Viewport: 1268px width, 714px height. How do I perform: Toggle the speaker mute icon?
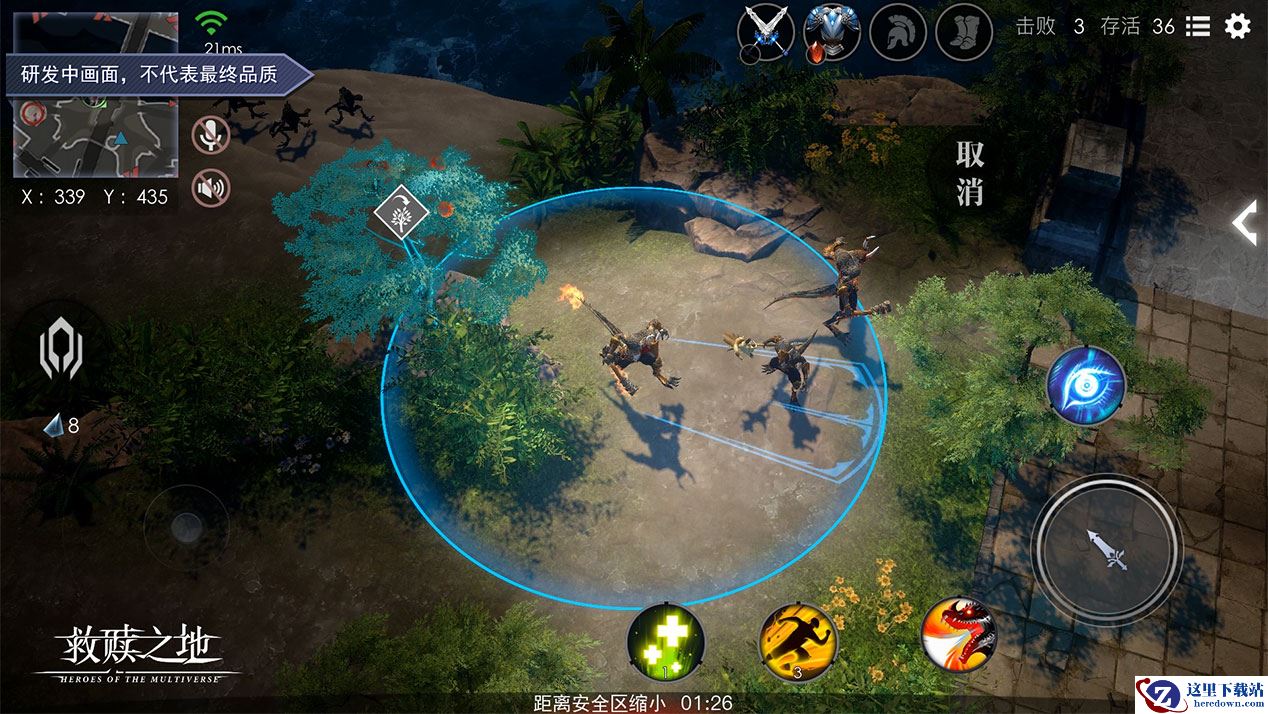click(211, 187)
